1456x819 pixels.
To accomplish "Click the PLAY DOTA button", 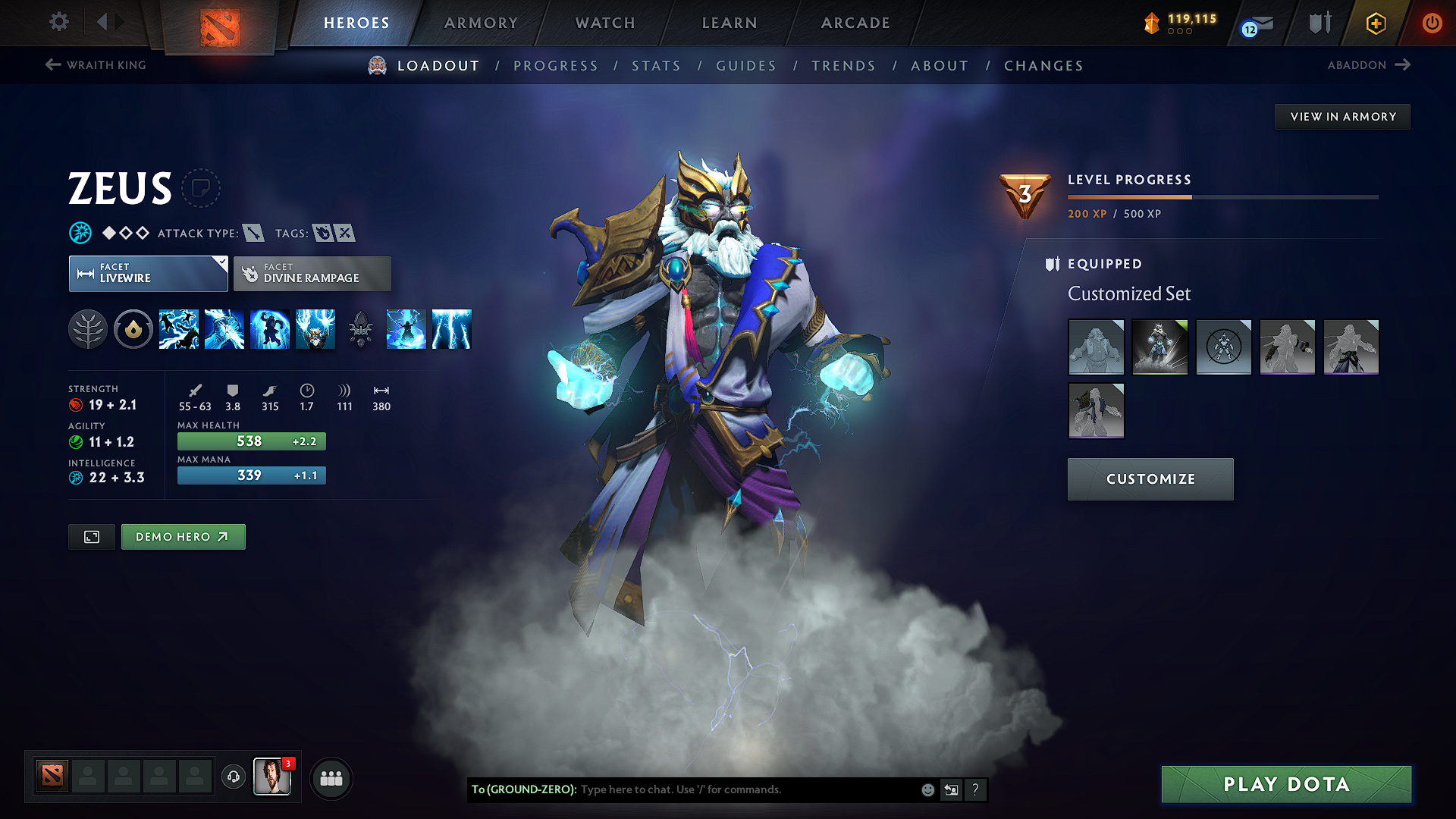I will pos(1285,784).
